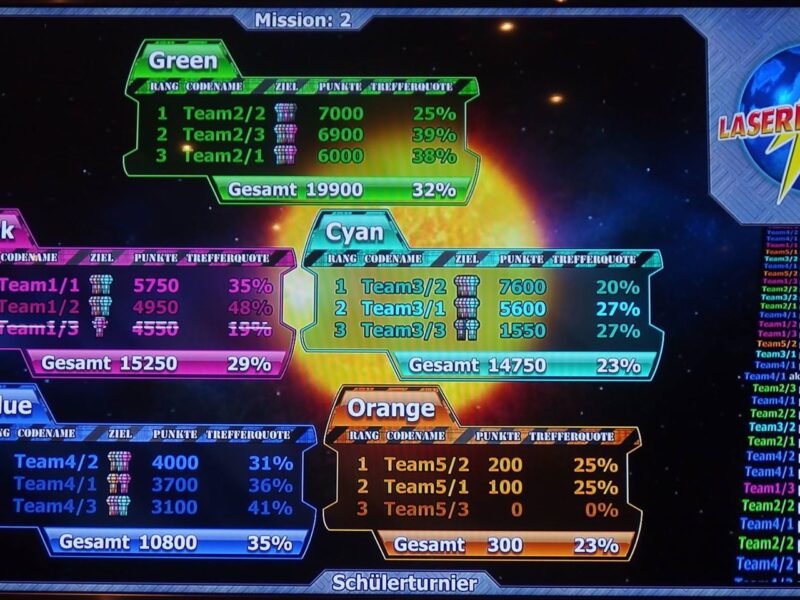This screenshot has width=800, height=600.
Task: Open the Orange team panel header
Action: pos(390,408)
